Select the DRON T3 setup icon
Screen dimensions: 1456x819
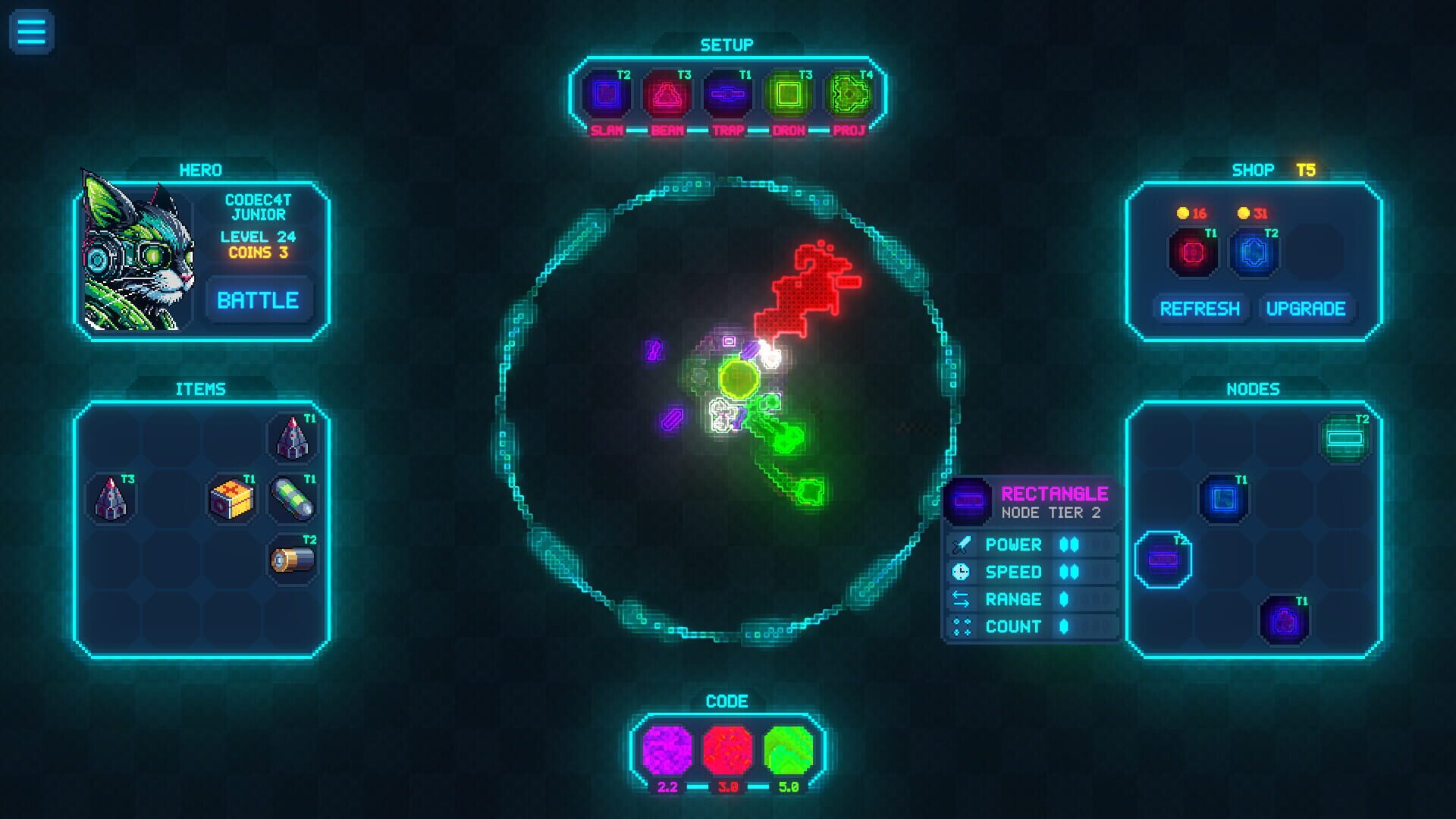(x=790, y=94)
